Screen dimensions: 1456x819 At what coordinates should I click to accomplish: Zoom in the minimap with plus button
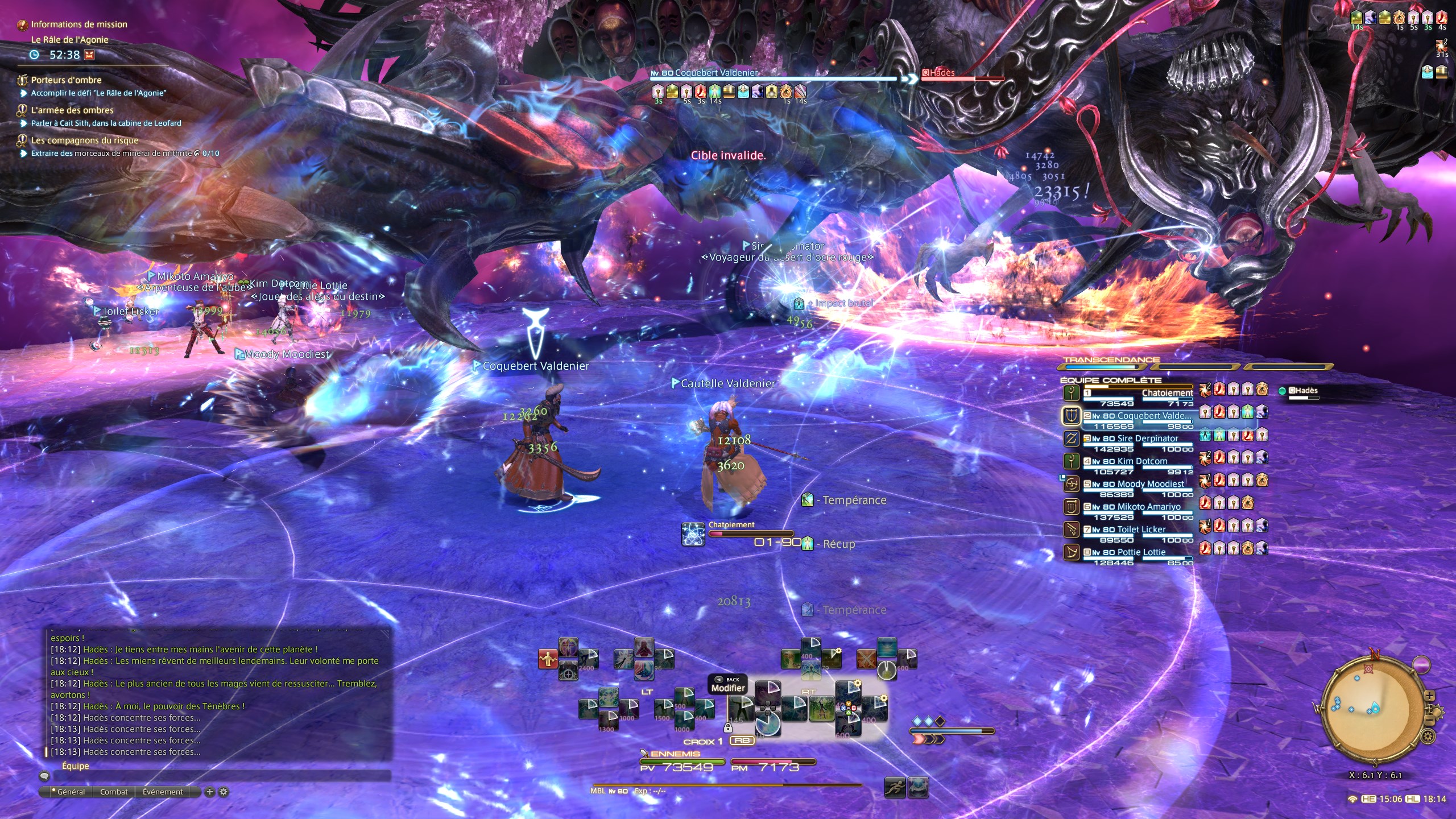pos(1429,696)
